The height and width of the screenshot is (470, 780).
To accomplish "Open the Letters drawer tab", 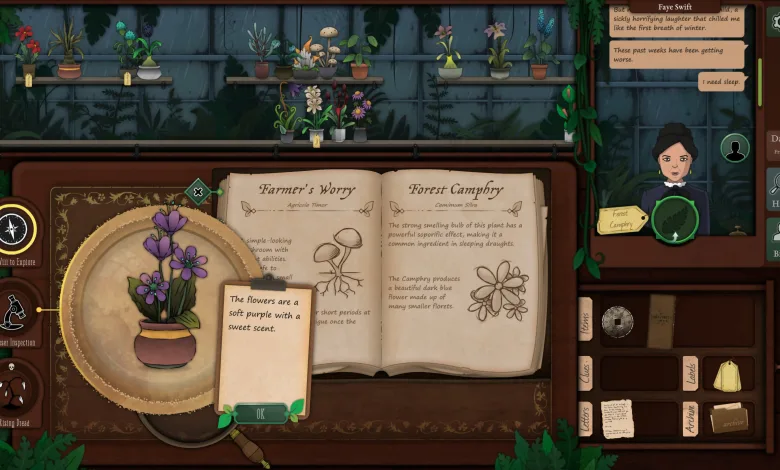I will 586,418.
